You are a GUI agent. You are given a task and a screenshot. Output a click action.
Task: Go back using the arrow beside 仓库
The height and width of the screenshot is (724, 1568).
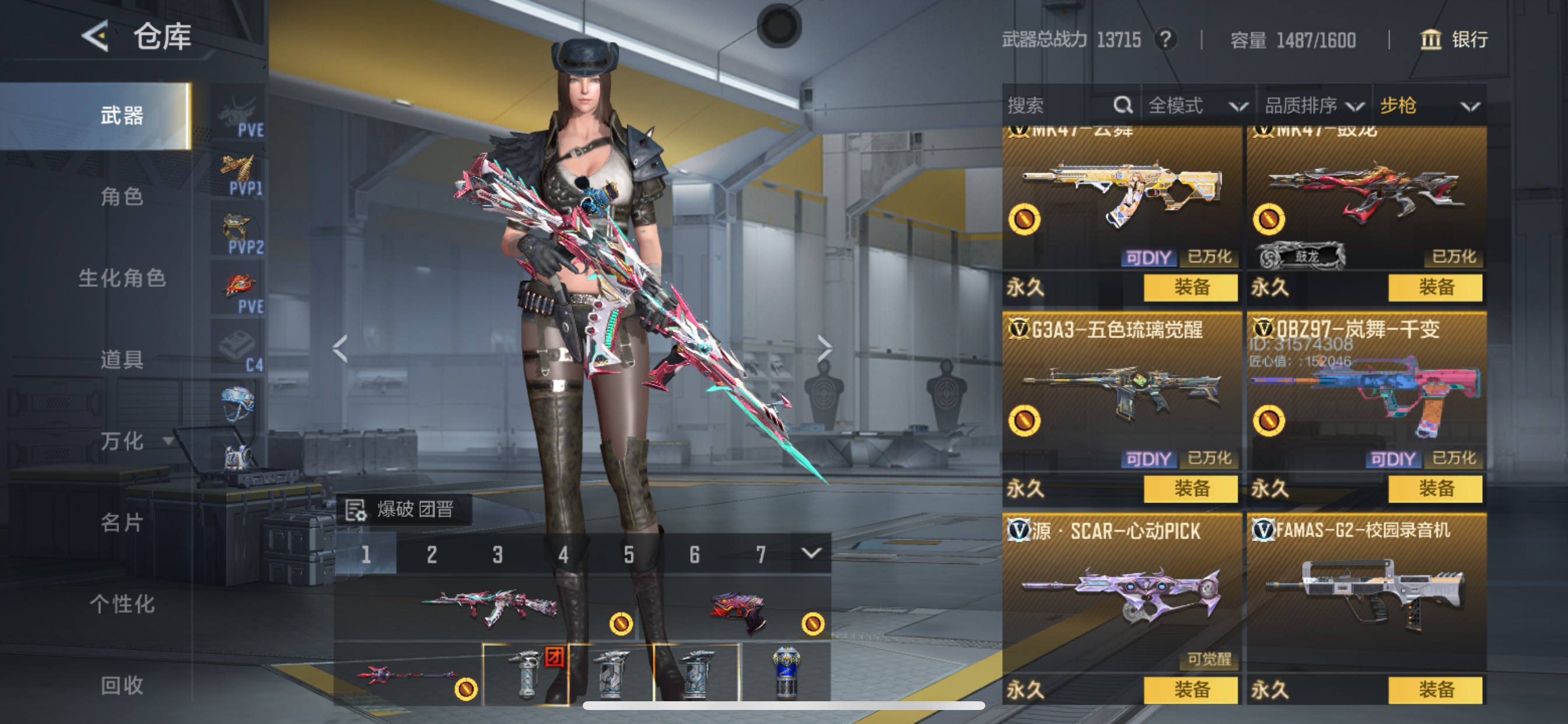pyautogui.click(x=96, y=37)
